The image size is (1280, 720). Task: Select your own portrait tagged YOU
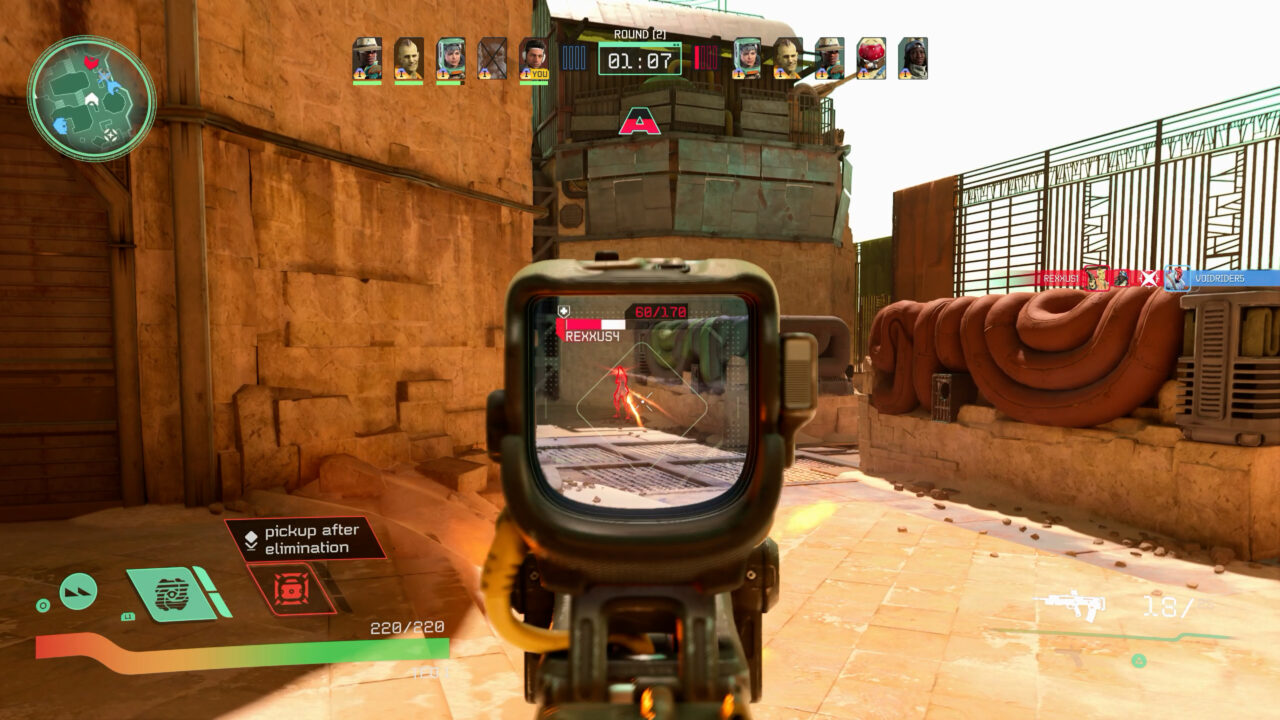(x=534, y=60)
